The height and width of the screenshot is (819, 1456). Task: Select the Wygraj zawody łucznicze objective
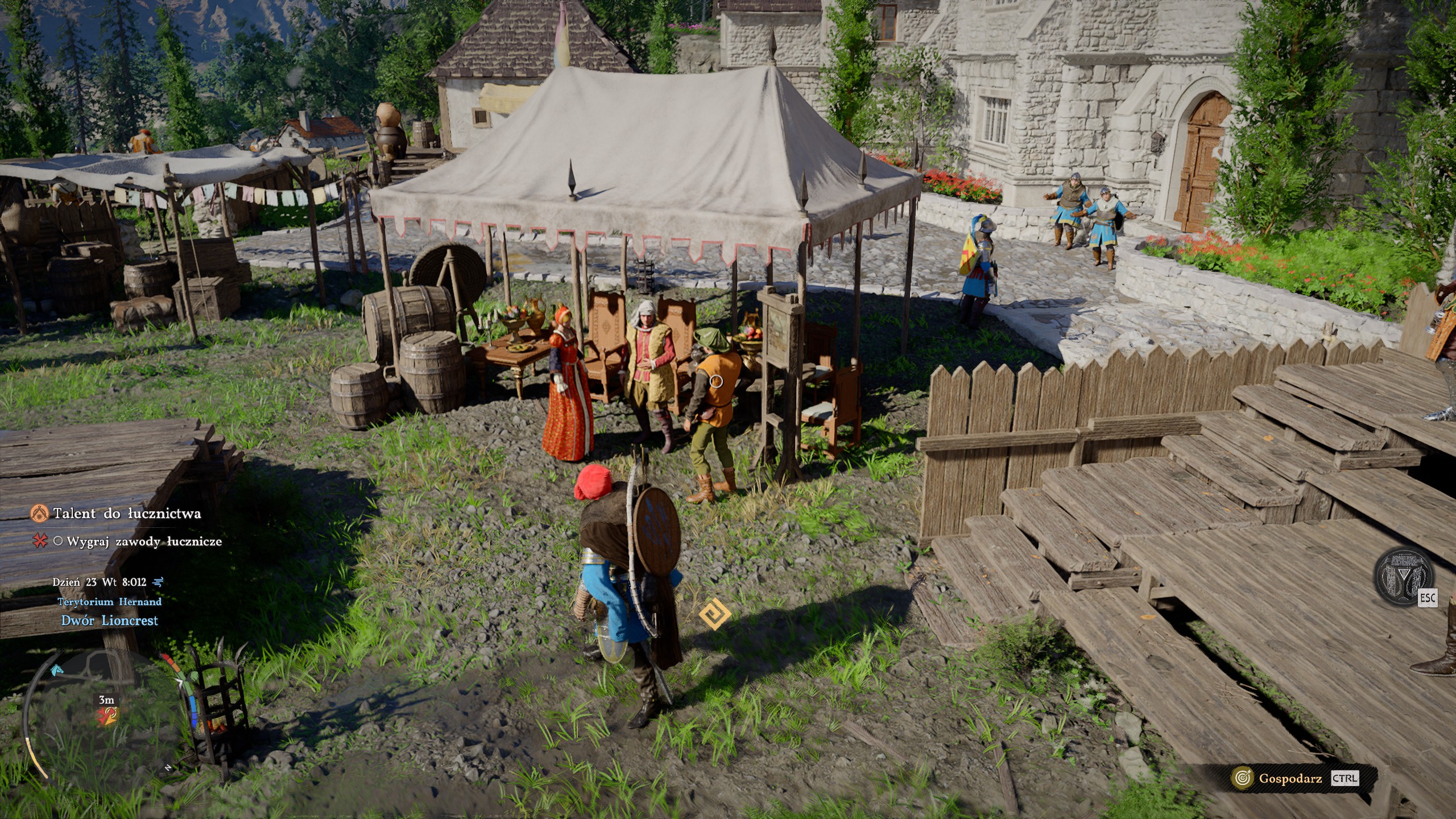144,541
